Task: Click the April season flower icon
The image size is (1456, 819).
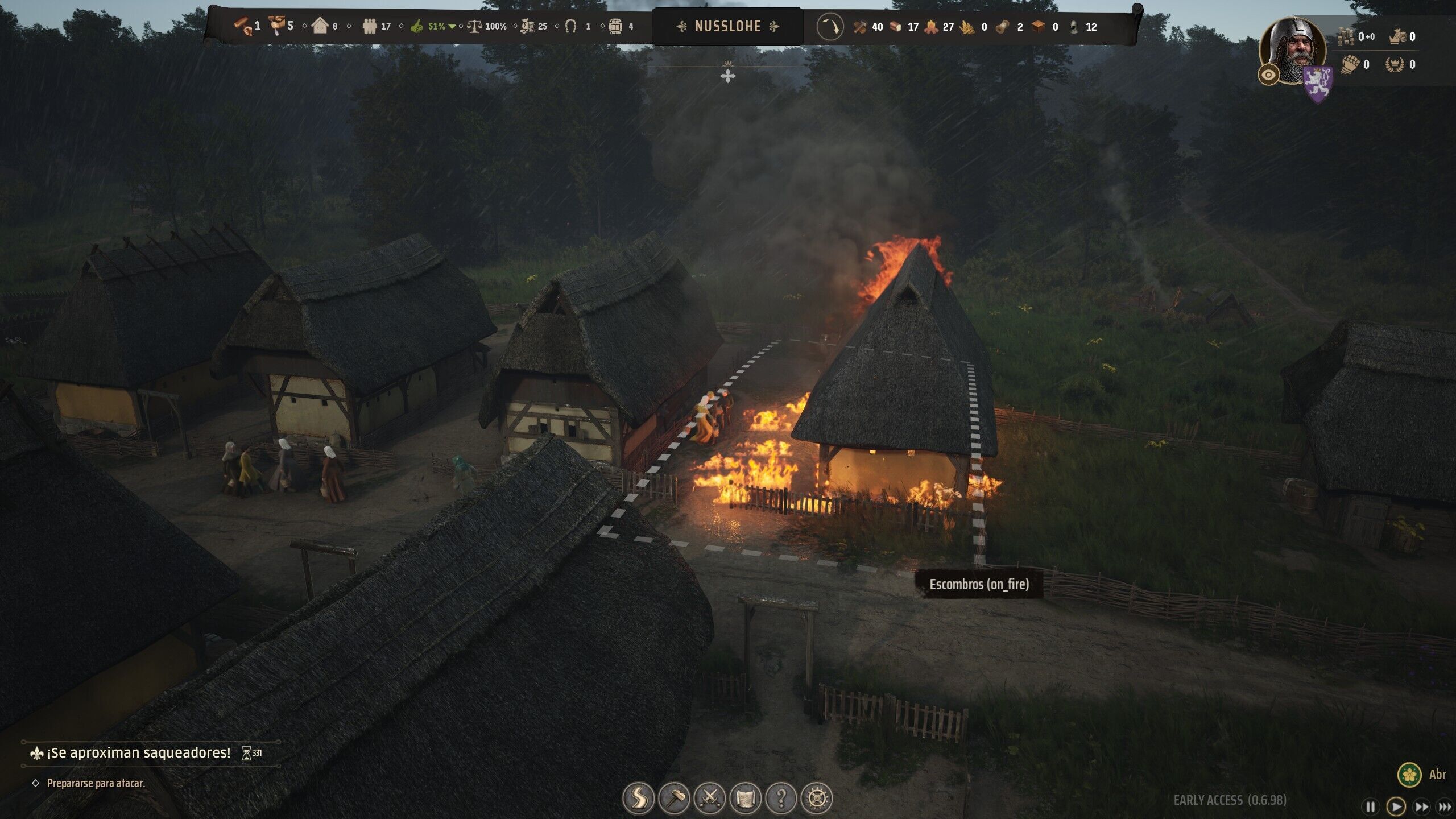Action: pyautogui.click(x=1409, y=774)
